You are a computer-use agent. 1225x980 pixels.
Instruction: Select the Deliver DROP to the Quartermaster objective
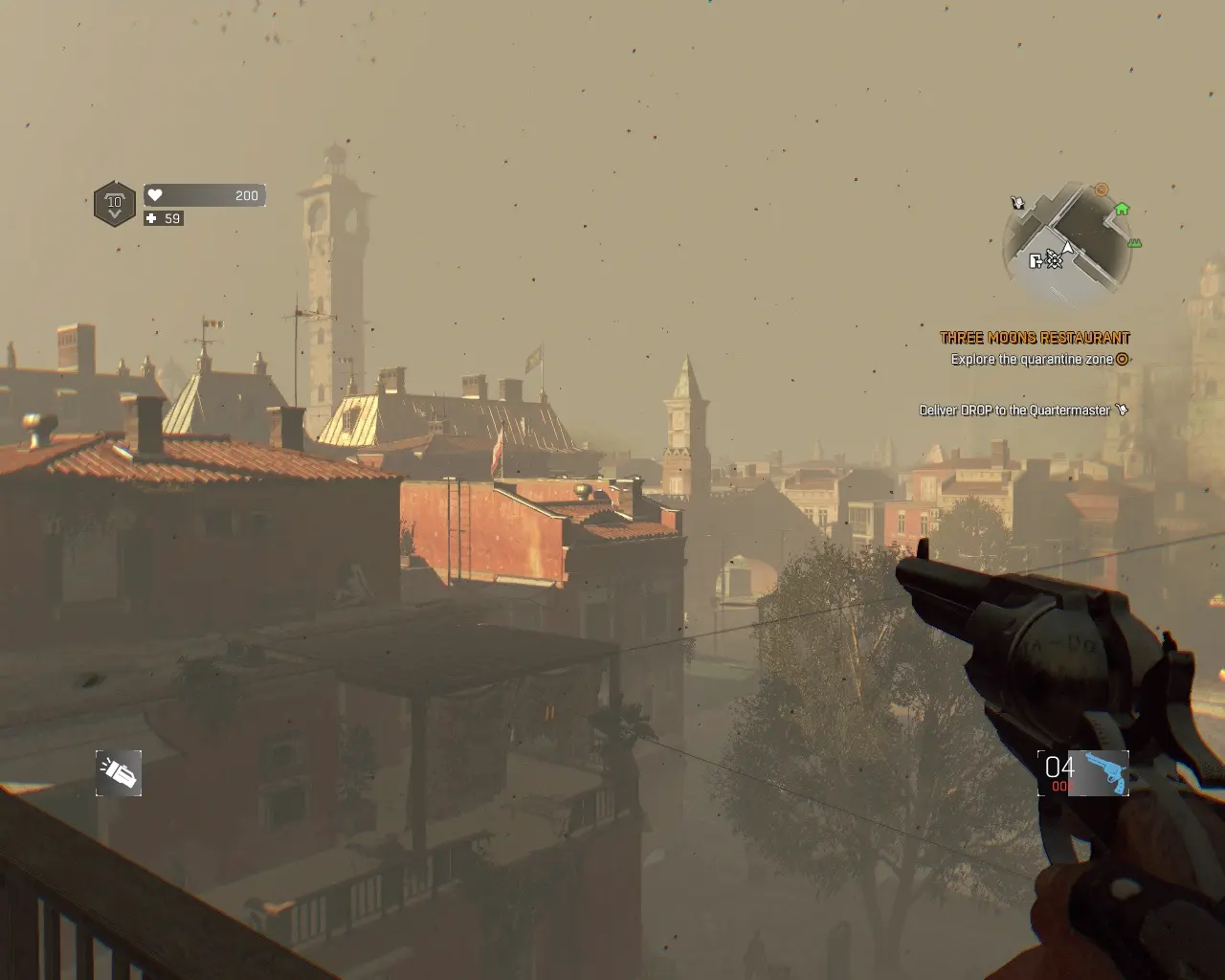pyautogui.click(x=1015, y=411)
